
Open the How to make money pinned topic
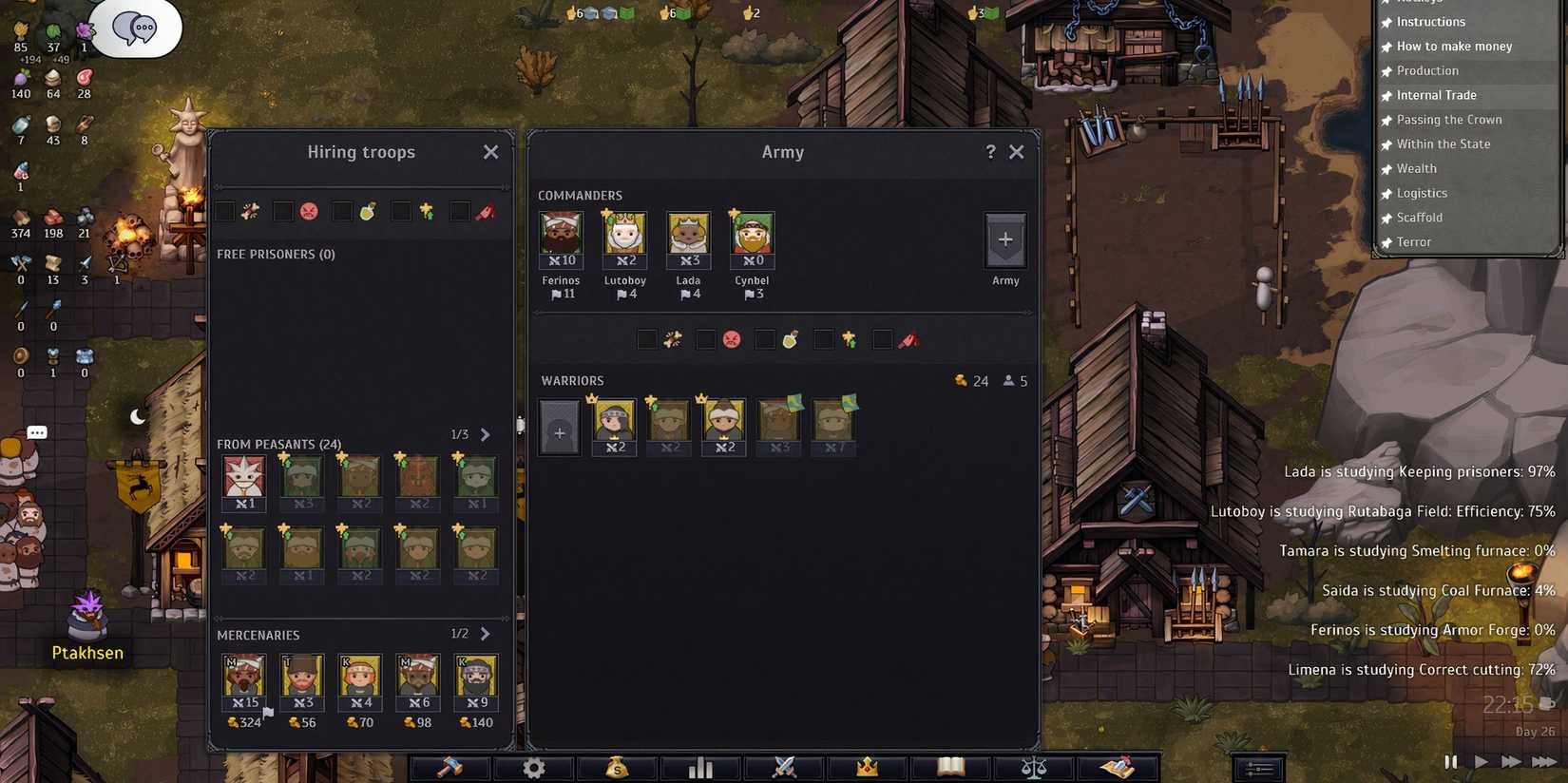(x=1453, y=46)
